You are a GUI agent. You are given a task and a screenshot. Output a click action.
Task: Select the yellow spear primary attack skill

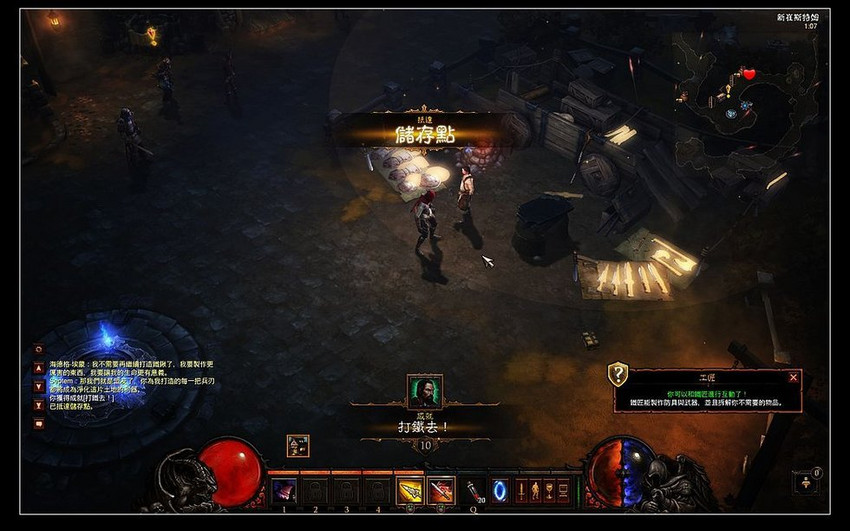(410, 491)
